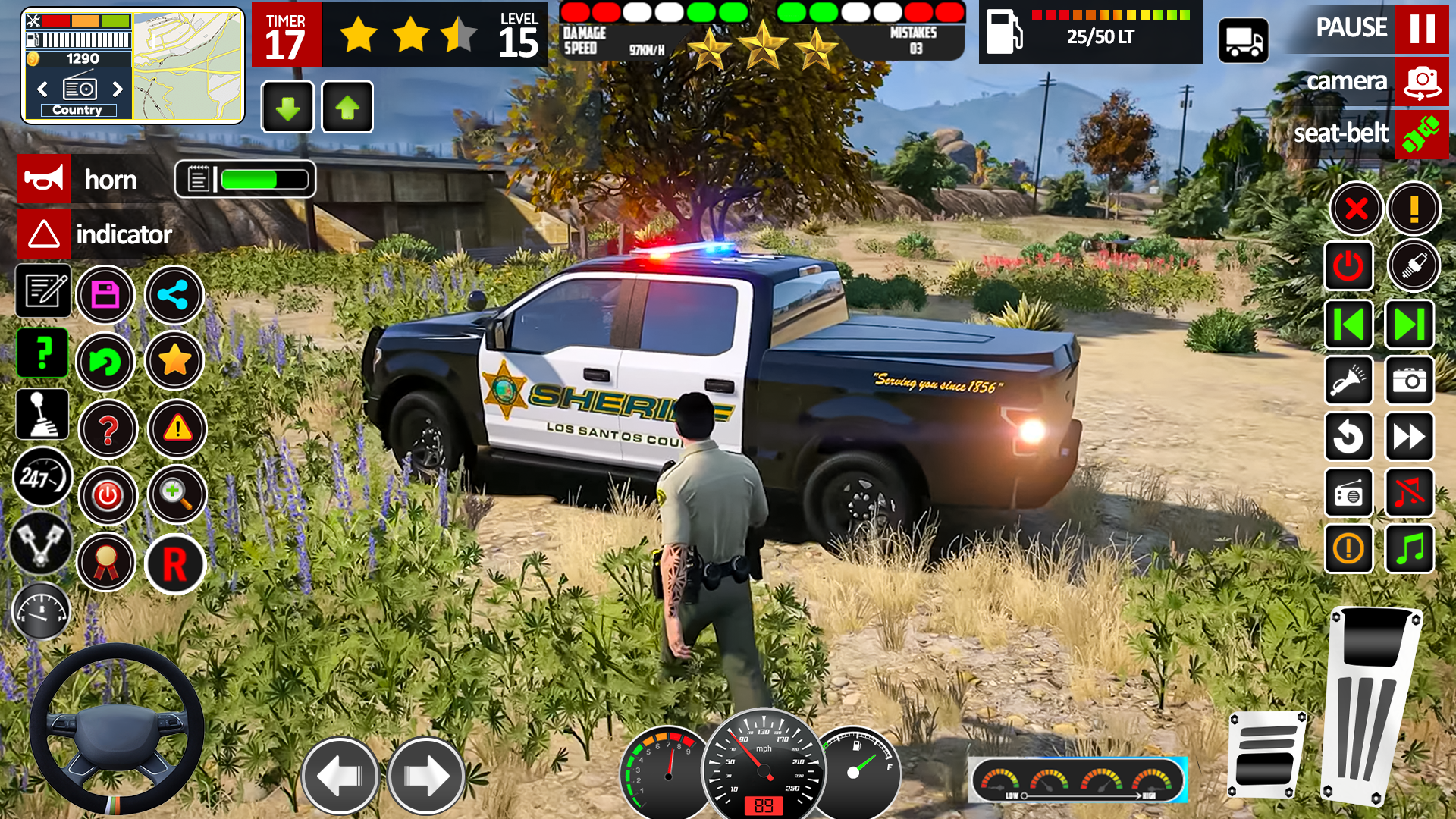
Task: Toggle the flashlight headlights
Action: pos(1349,381)
